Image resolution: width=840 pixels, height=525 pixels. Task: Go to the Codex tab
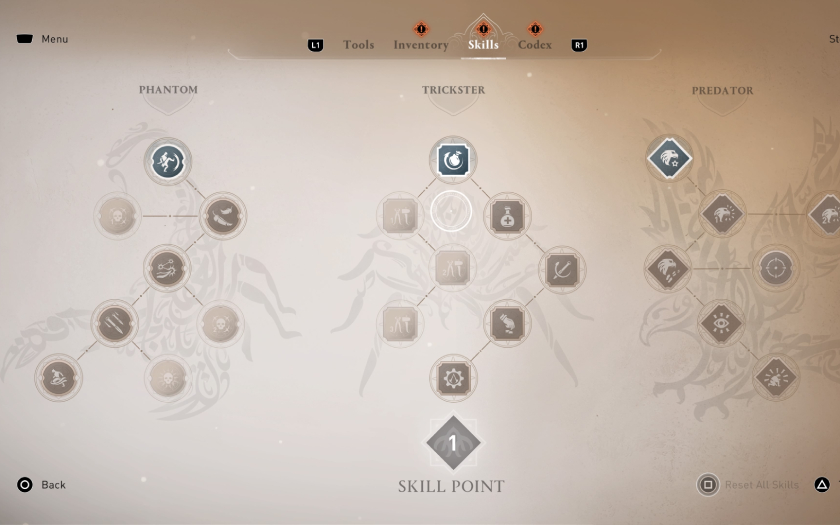click(x=535, y=45)
